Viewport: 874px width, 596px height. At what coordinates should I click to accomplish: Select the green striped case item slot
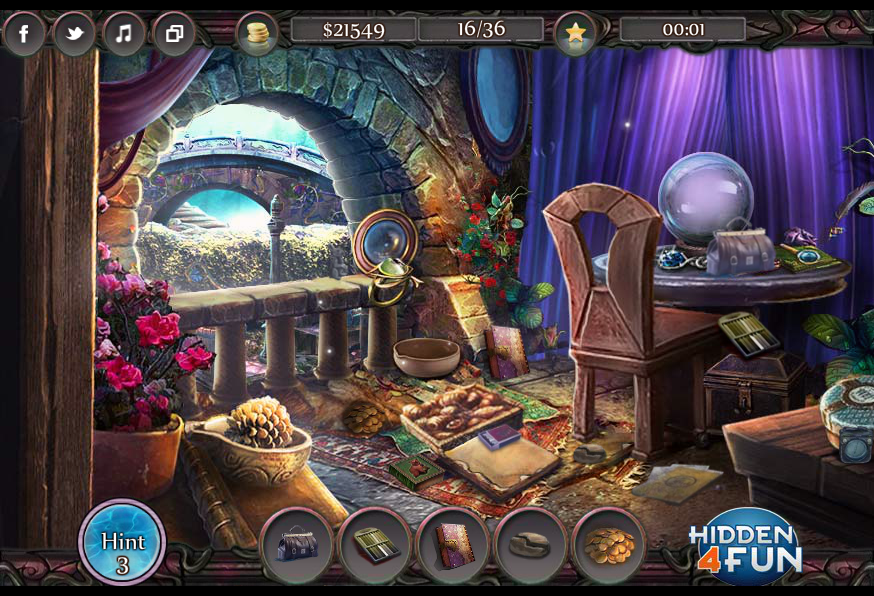[375, 545]
